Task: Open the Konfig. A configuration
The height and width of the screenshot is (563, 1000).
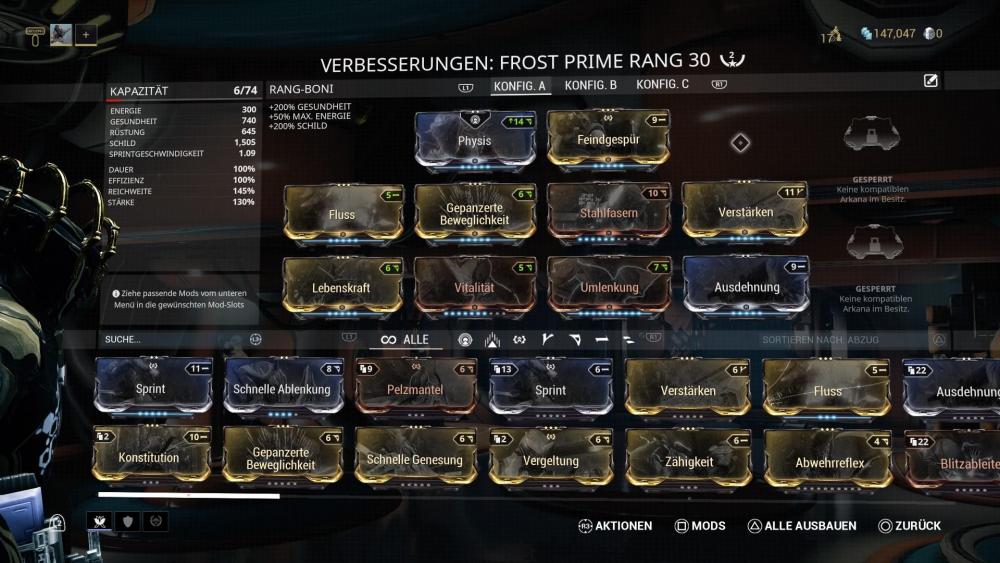Action: point(519,86)
